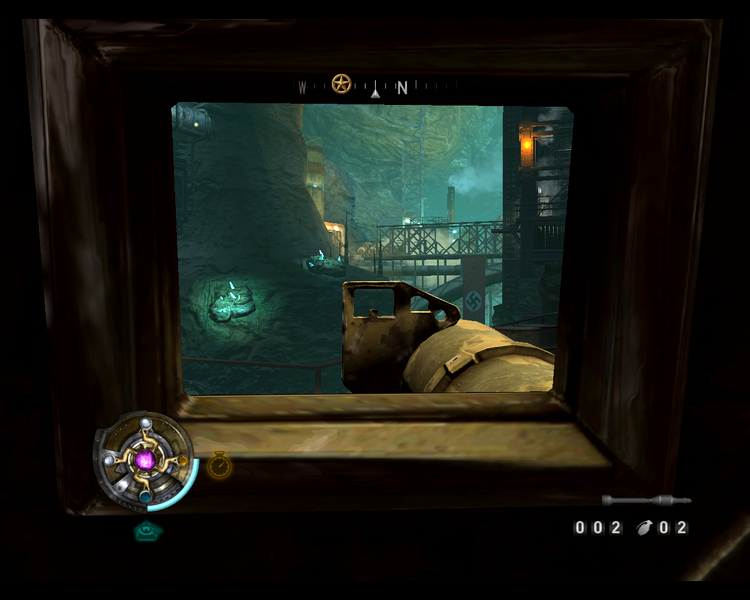This screenshot has width=750, height=600.
Task: Activate the gold stopwatch power icon
Action: click(x=219, y=465)
